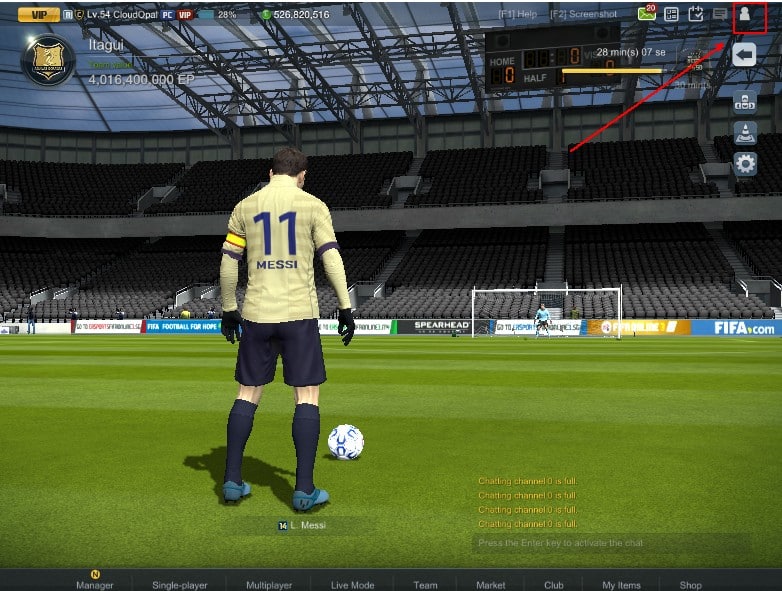782x591 pixels.
Task: Click the calendar download icon
Action: click(696, 15)
